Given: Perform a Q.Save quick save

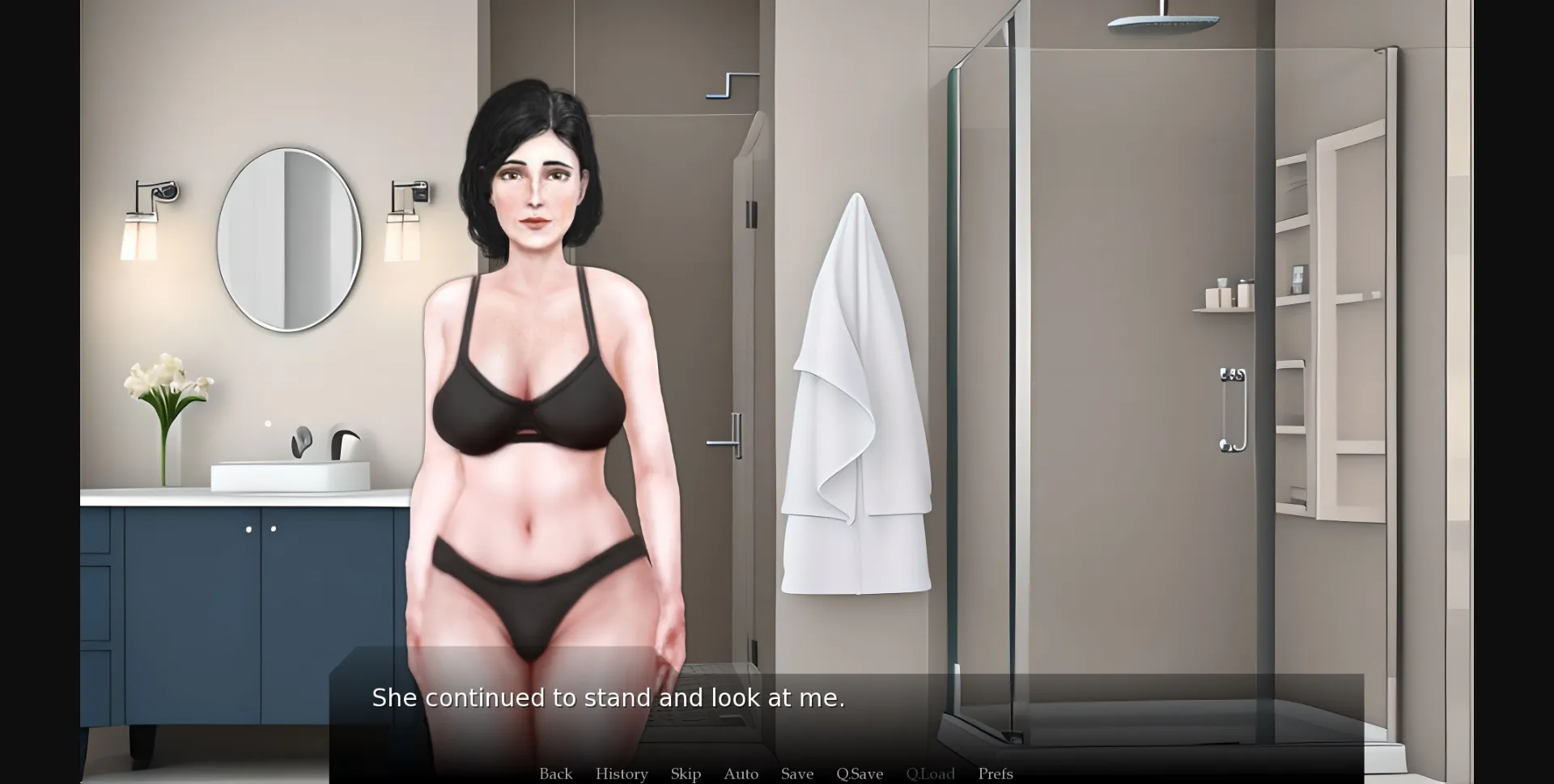Looking at the screenshot, I should 860,773.
